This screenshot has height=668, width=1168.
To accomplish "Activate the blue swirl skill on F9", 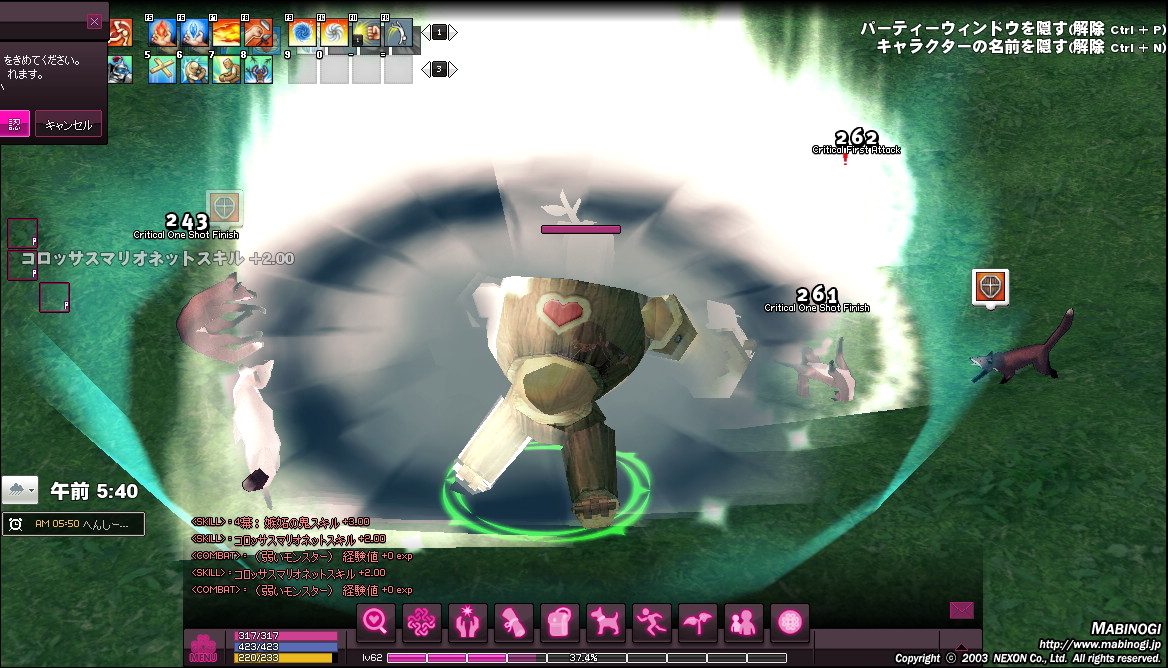I will [302, 33].
